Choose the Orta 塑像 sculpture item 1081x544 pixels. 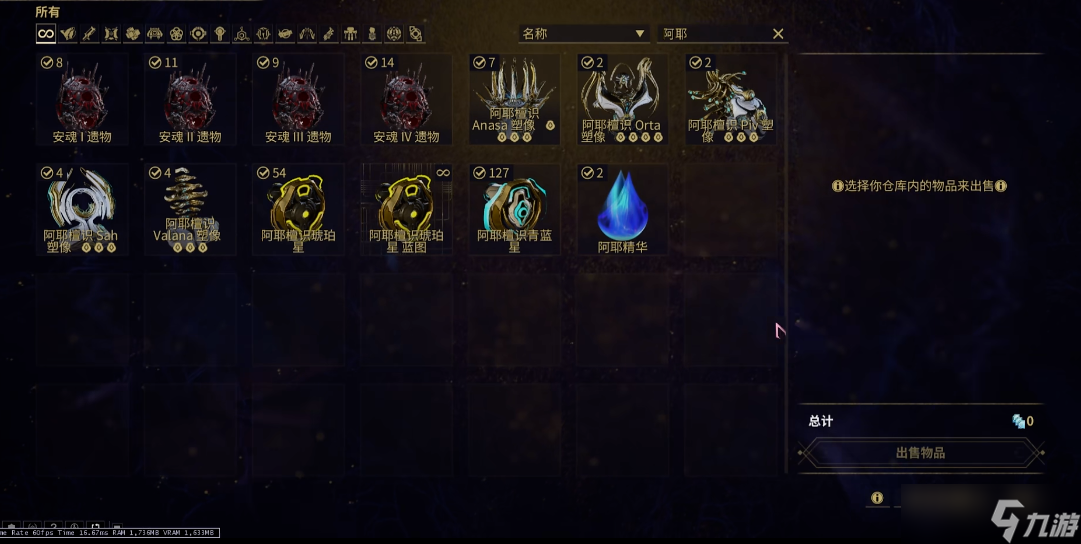tap(622, 100)
